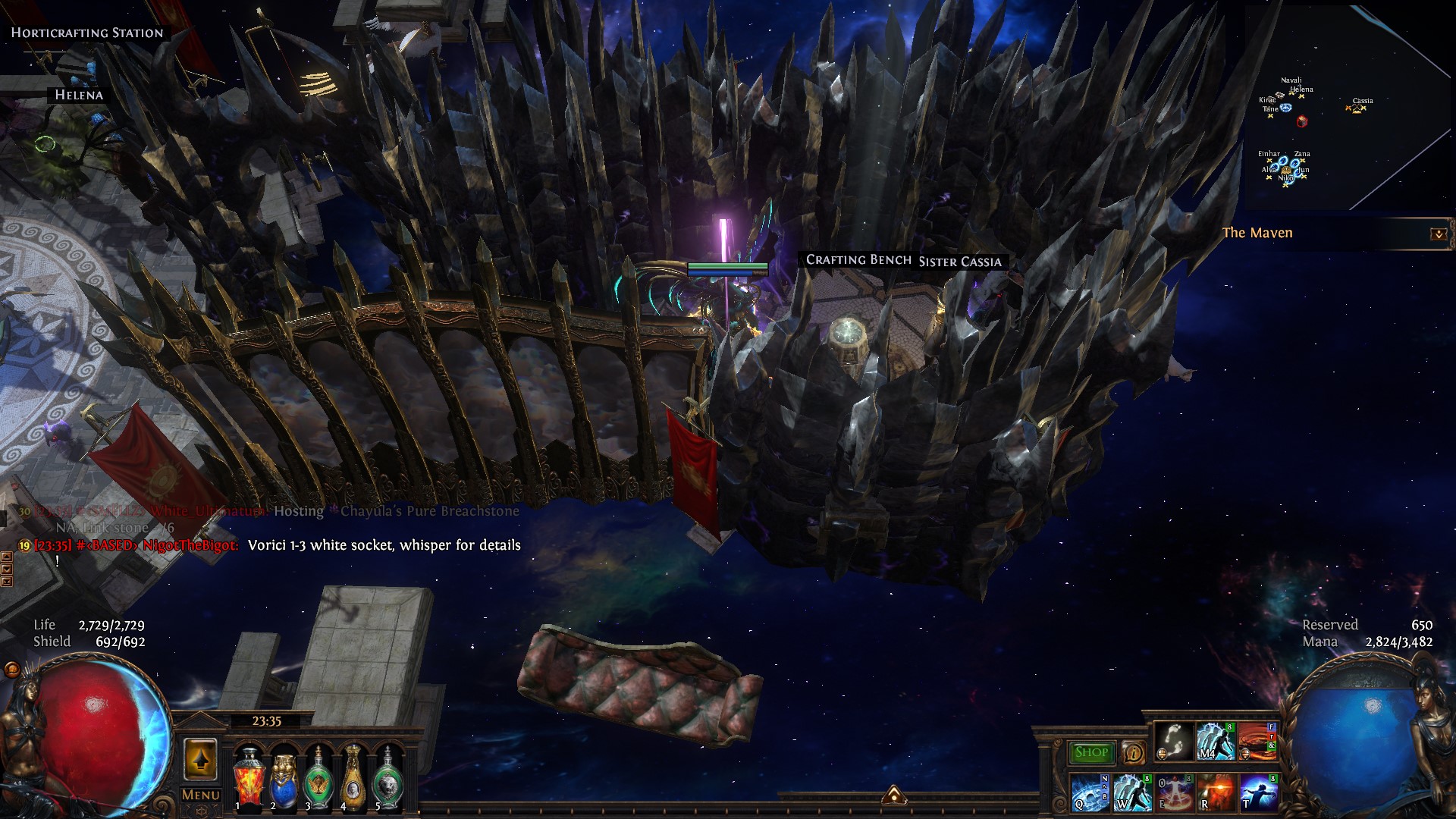
Task: Open the green Shop button
Action: (1091, 752)
